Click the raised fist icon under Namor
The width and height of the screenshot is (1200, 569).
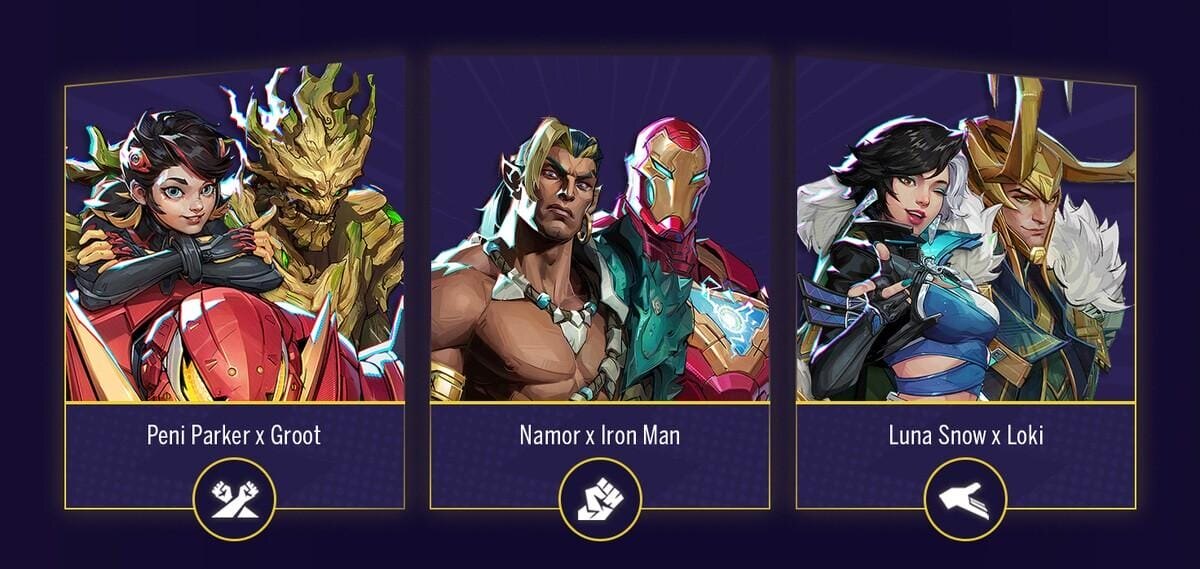(x=600, y=498)
